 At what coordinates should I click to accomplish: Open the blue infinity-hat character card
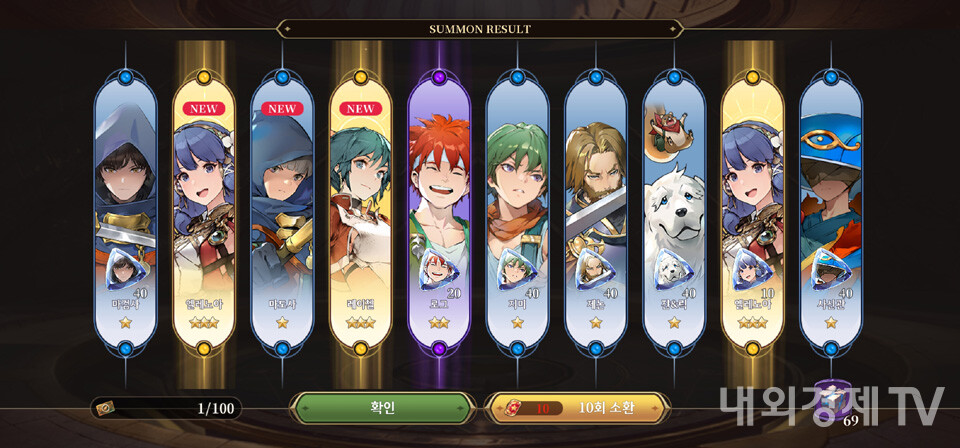[830, 210]
